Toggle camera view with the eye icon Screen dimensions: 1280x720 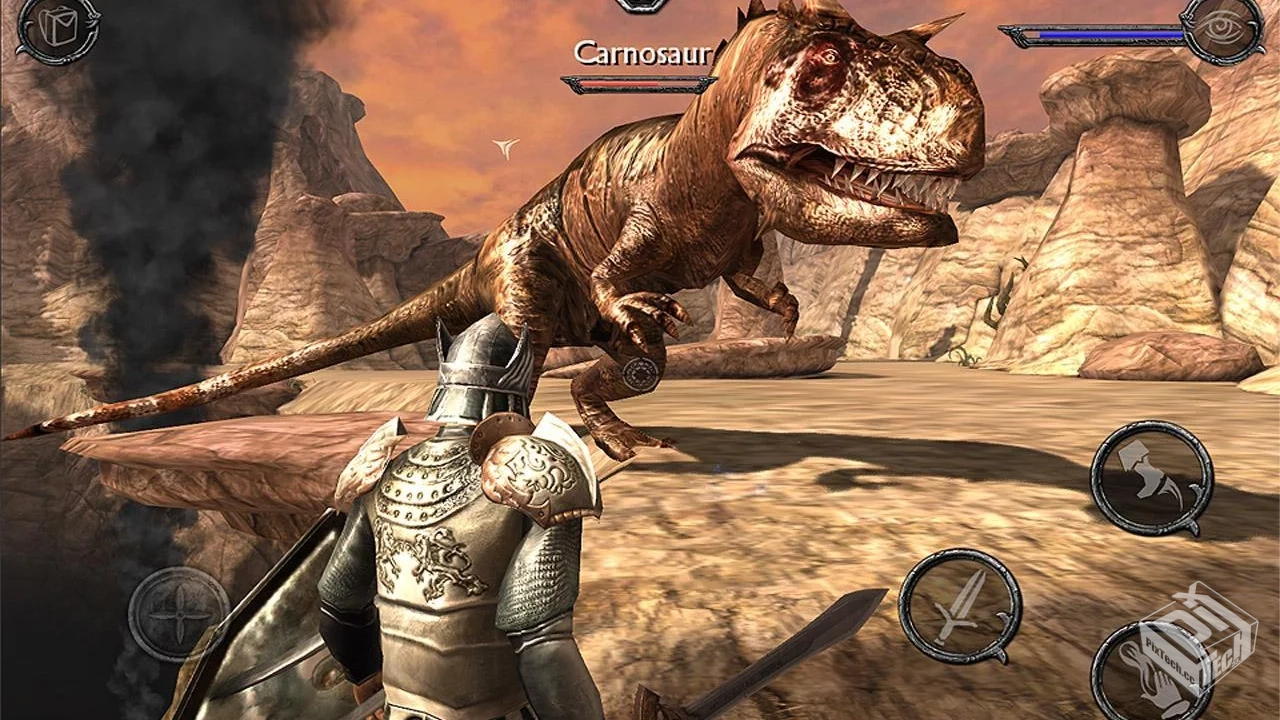point(1221,27)
